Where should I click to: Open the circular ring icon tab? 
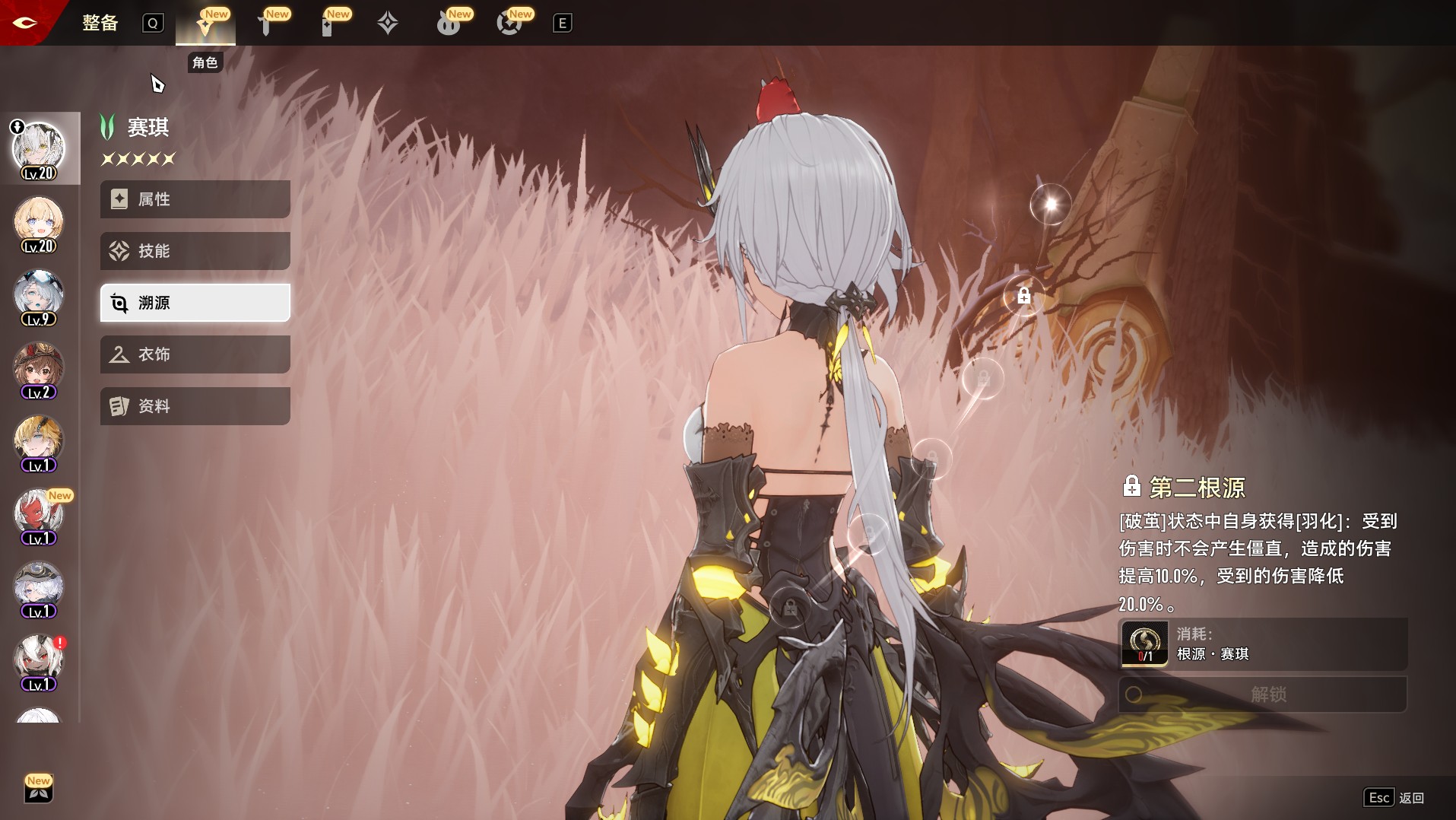click(x=509, y=24)
